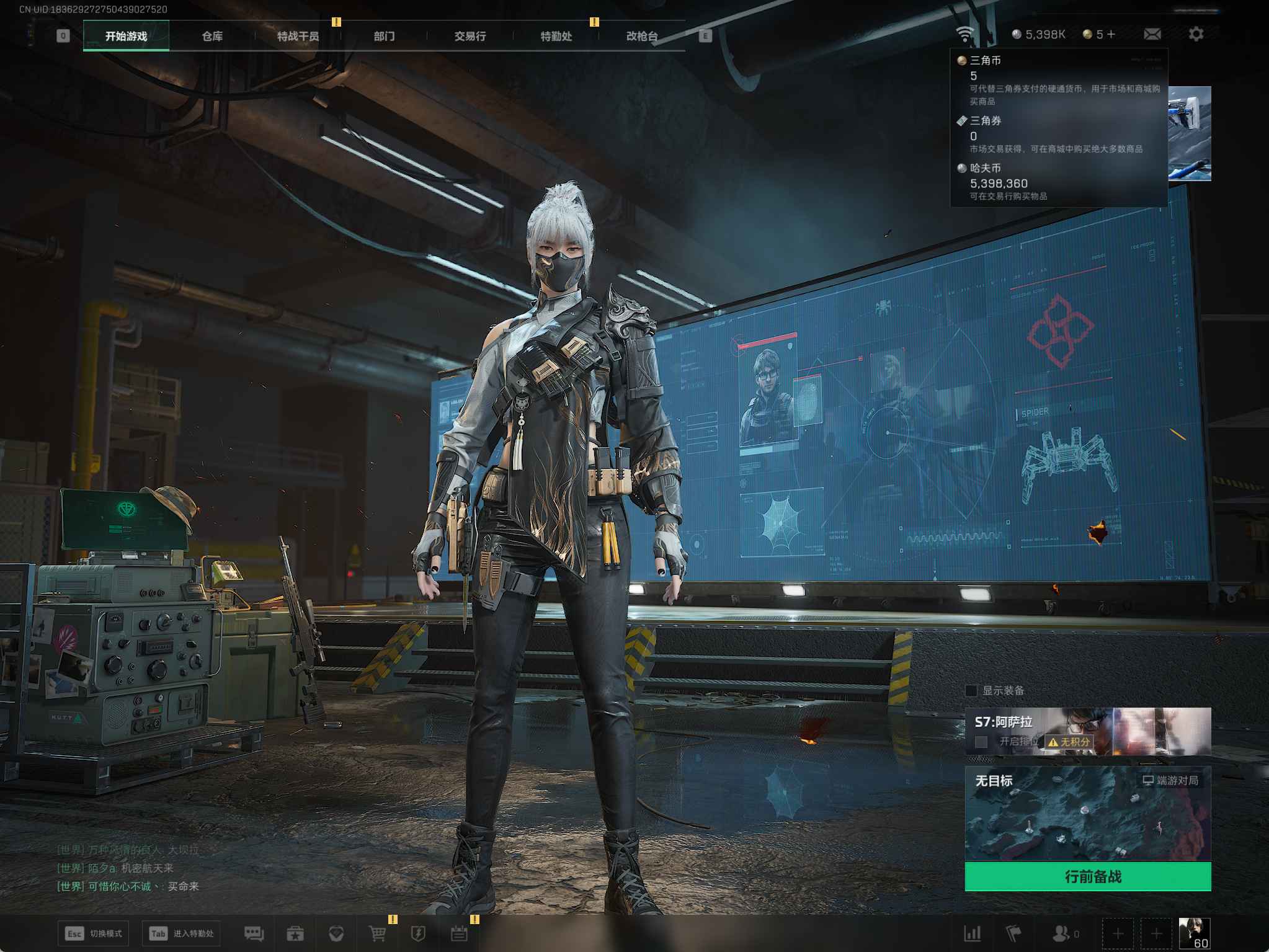This screenshot has width=1269, height=952.
Task: Open the calendar events icon
Action: click(x=459, y=933)
